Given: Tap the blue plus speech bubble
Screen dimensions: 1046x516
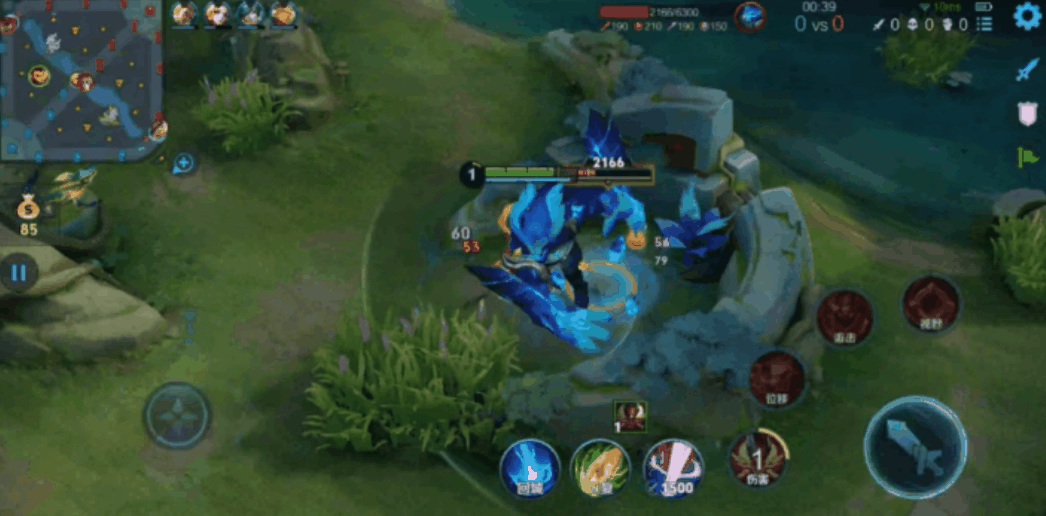Looking at the screenshot, I should point(183,162).
